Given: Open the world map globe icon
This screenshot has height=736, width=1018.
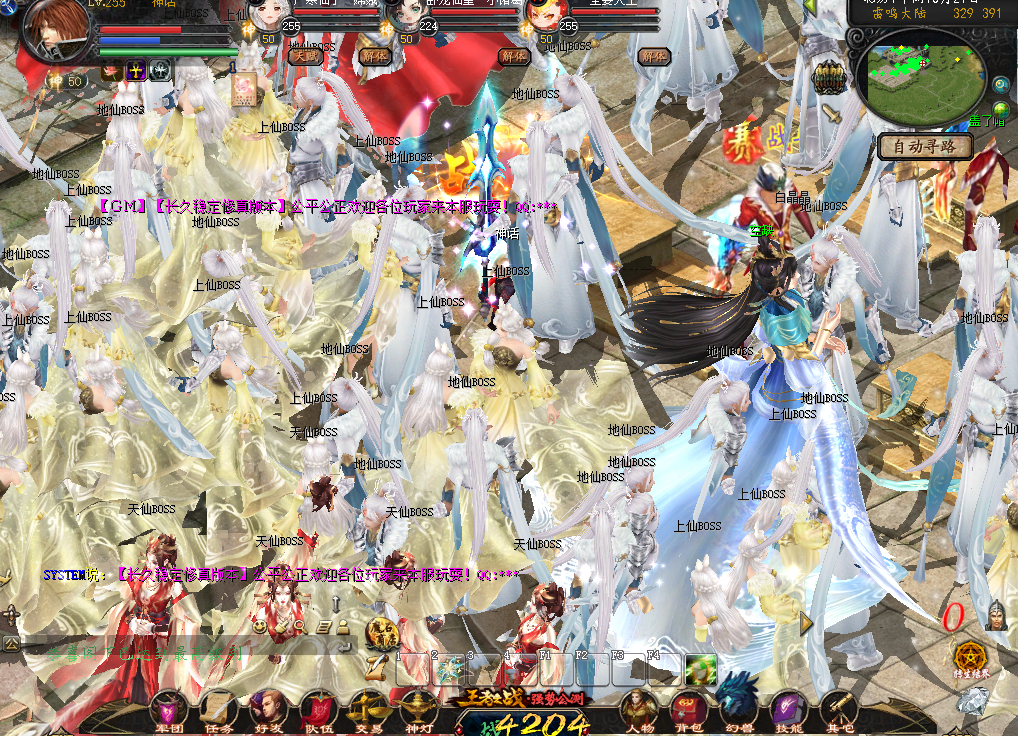Looking at the screenshot, I should [1000, 109].
